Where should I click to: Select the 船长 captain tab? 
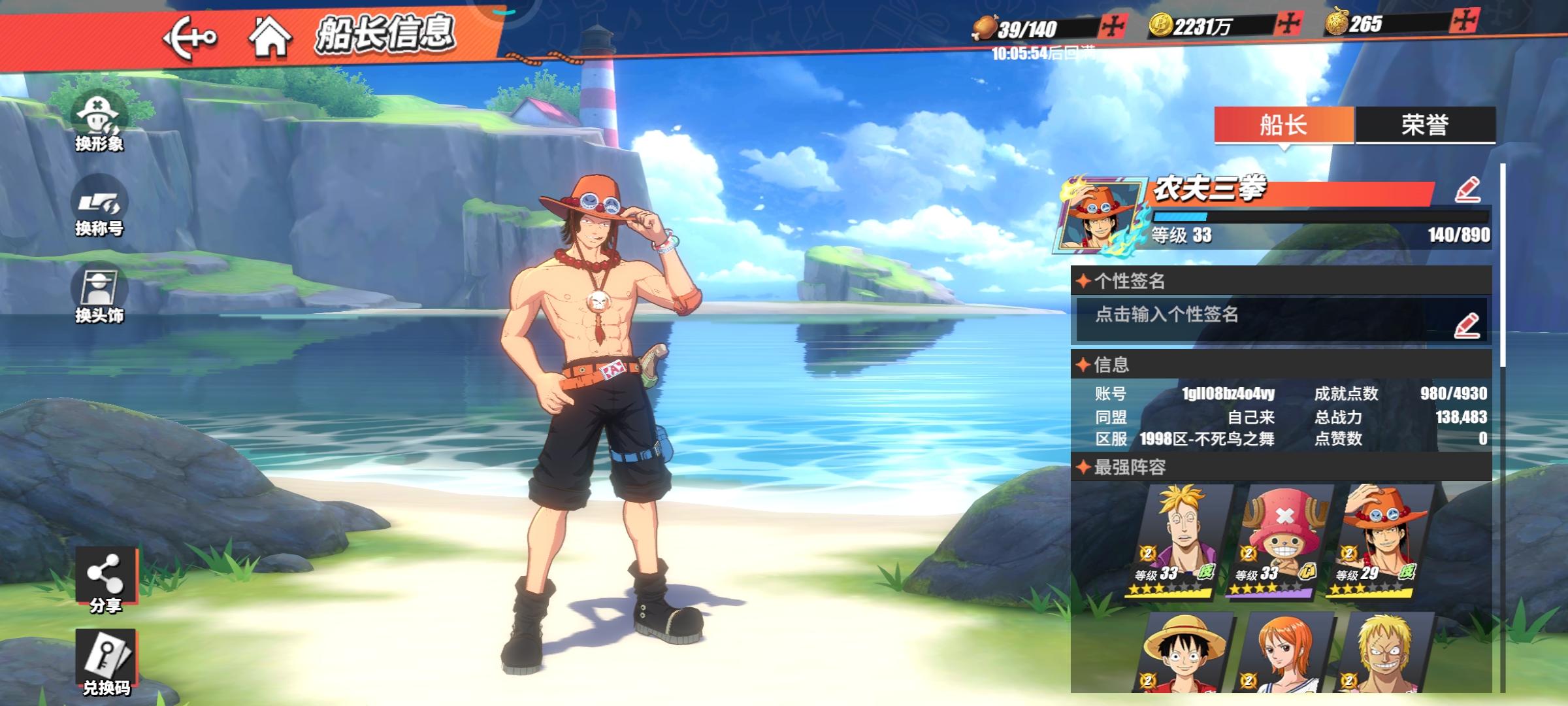[x=1283, y=124]
